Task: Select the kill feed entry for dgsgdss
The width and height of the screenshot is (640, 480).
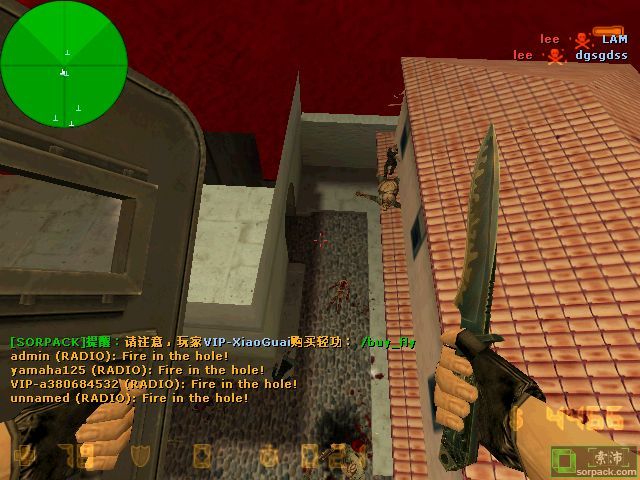Action: tap(571, 55)
